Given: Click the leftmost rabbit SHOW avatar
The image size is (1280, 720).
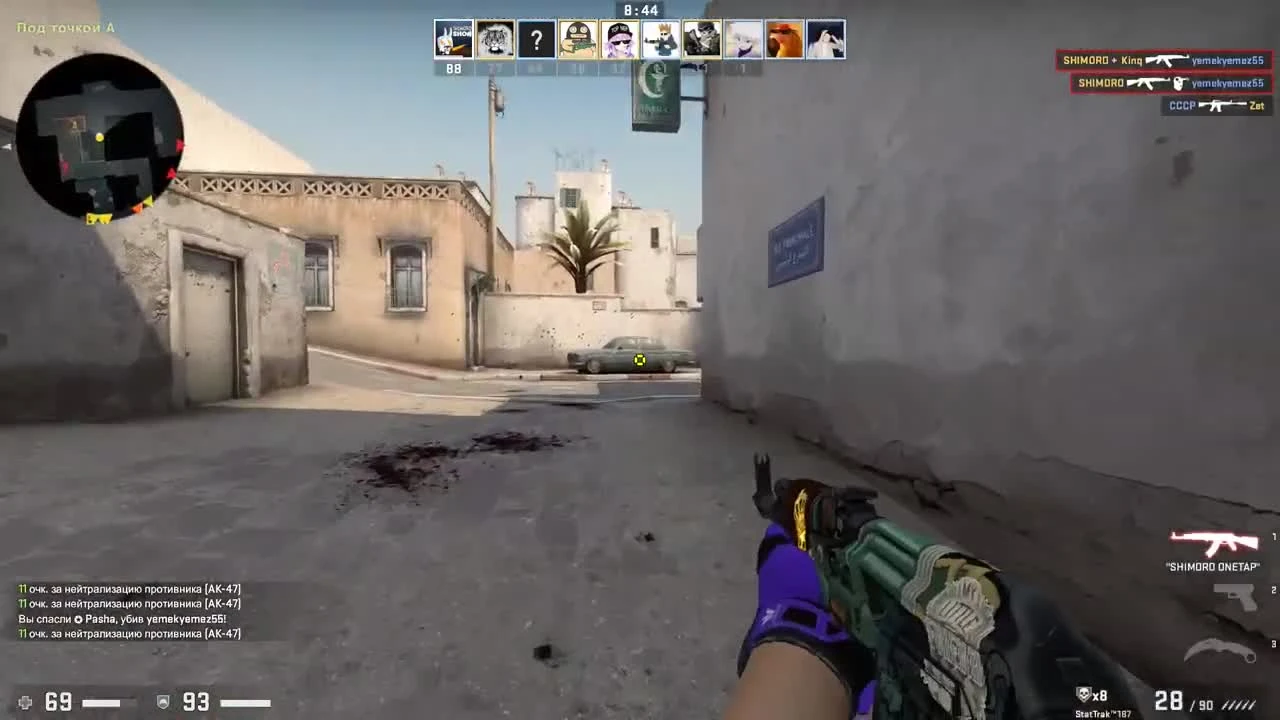Looking at the screenshot, I should pyautogui.click(x=454, y=38).
